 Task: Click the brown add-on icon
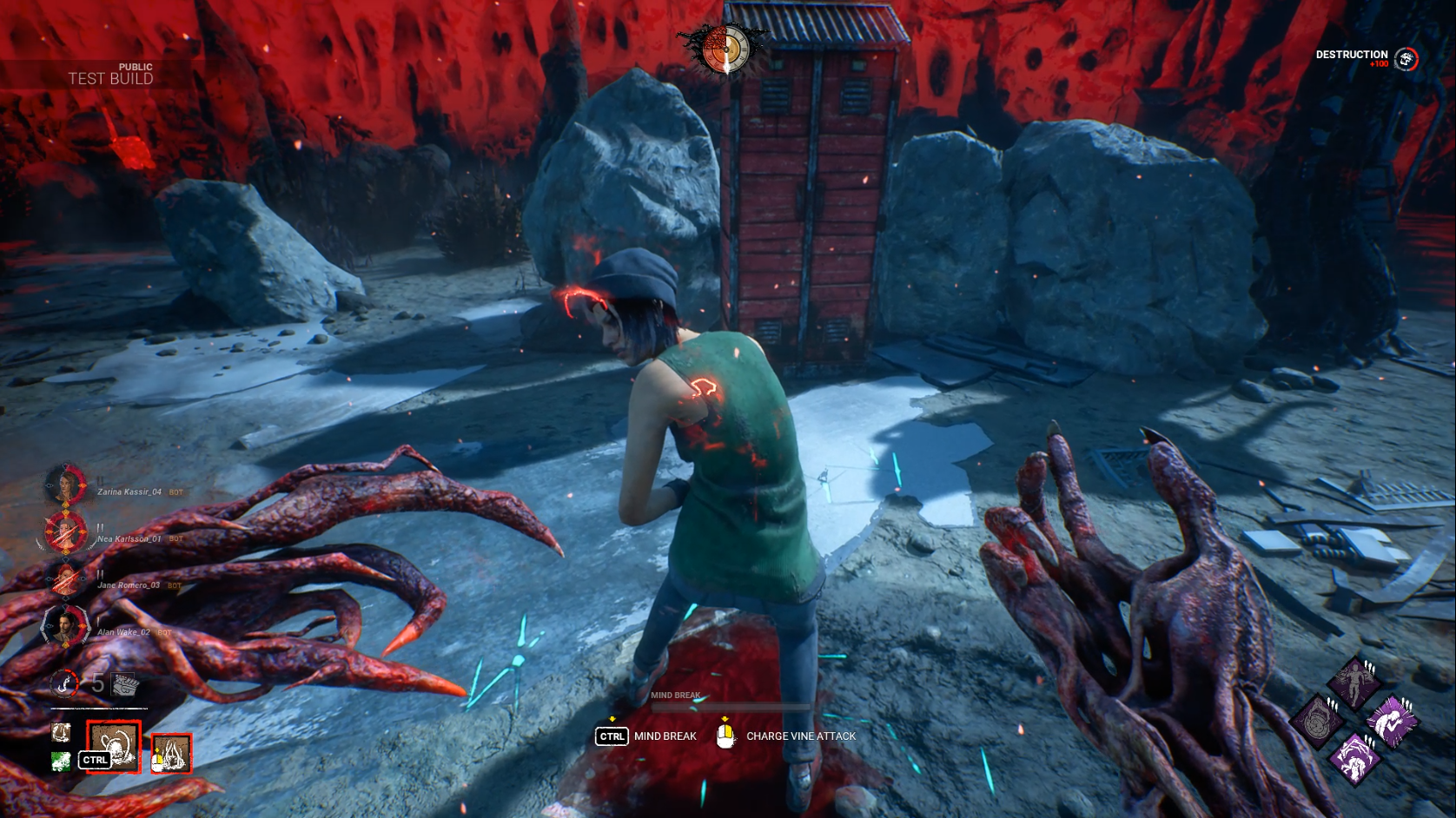tap(60, 734)
